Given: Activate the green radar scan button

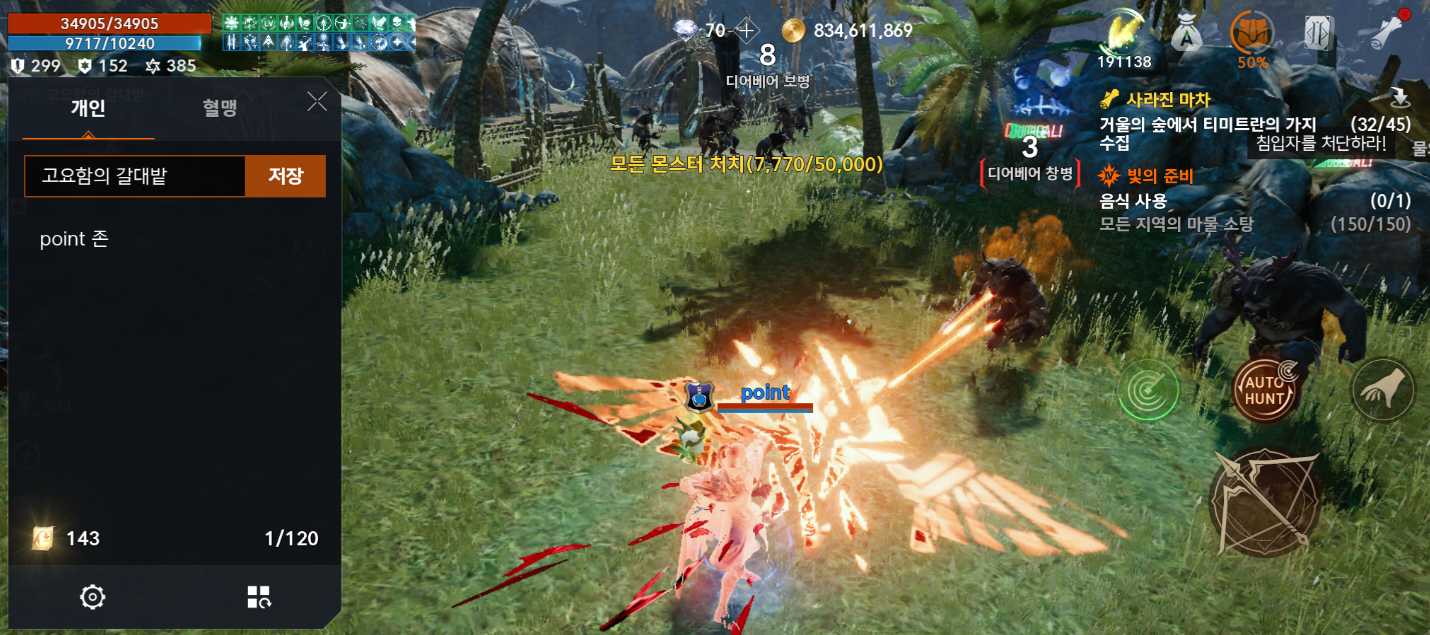Looking at the screenshot, I should click(1148, 390).
